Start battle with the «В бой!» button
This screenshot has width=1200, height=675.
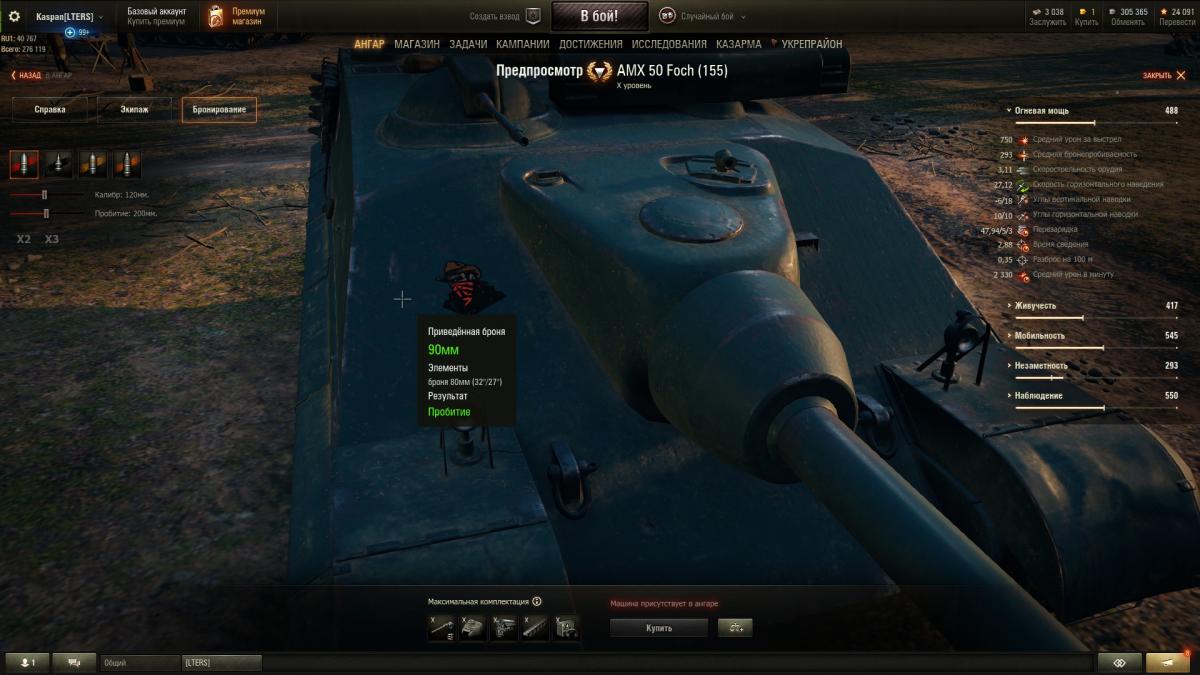click(x=598, y=16)
